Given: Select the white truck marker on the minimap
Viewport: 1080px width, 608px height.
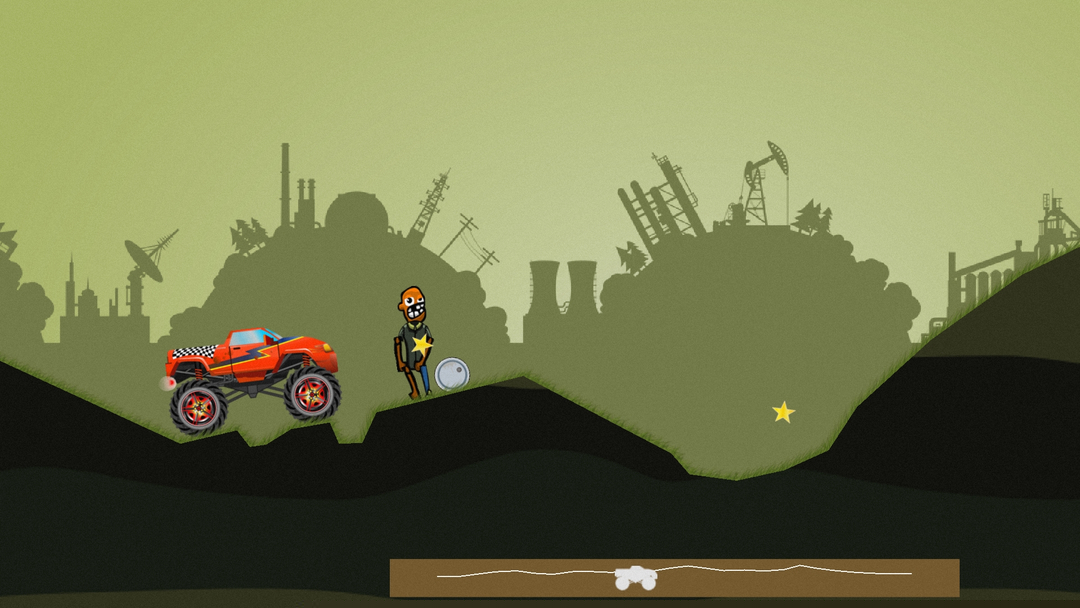Looking at the screenshot, I should (x=634, y=577).
